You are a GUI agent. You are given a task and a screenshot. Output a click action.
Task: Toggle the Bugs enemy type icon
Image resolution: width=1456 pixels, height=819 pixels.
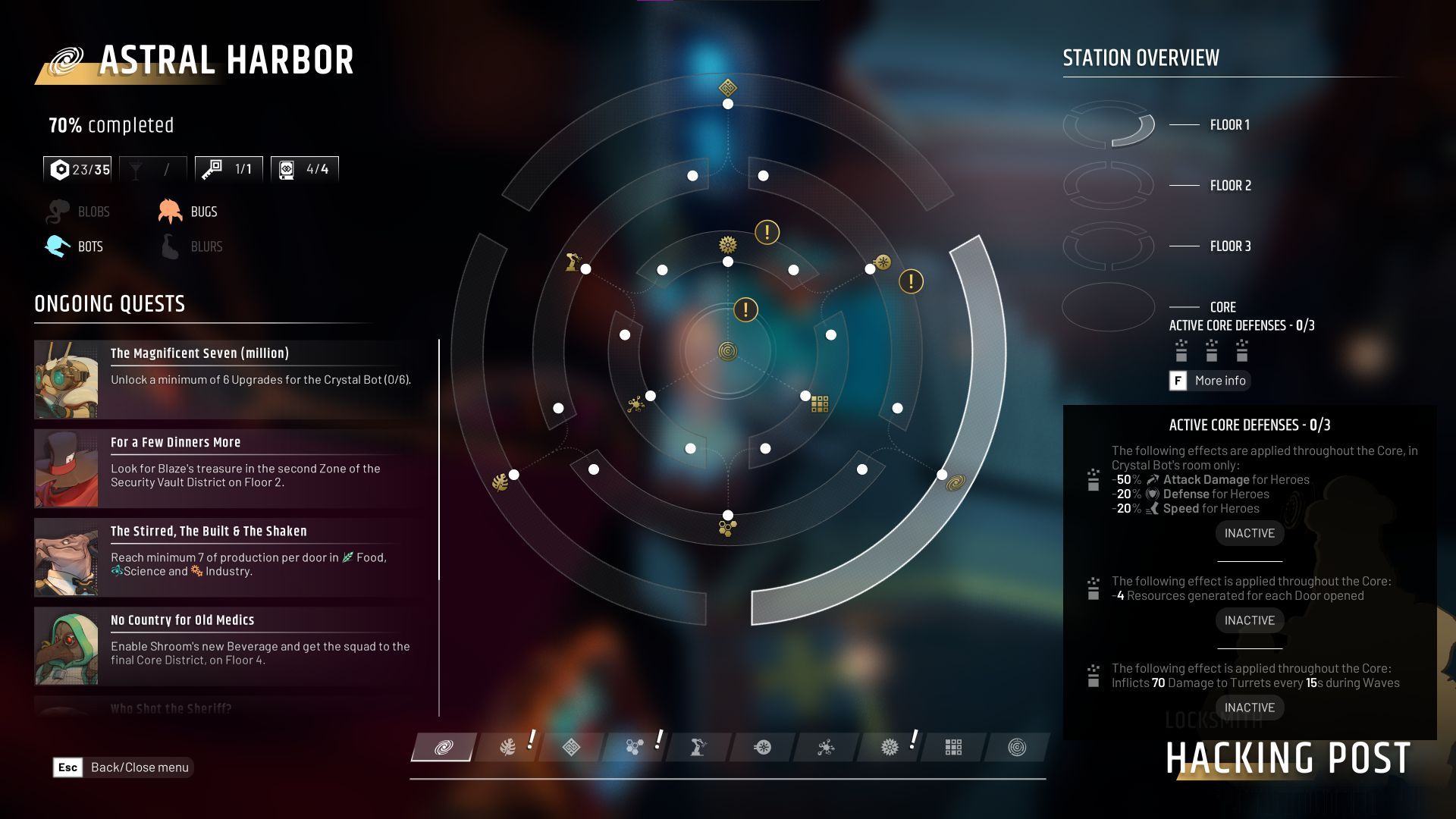[x=171, y=212]
